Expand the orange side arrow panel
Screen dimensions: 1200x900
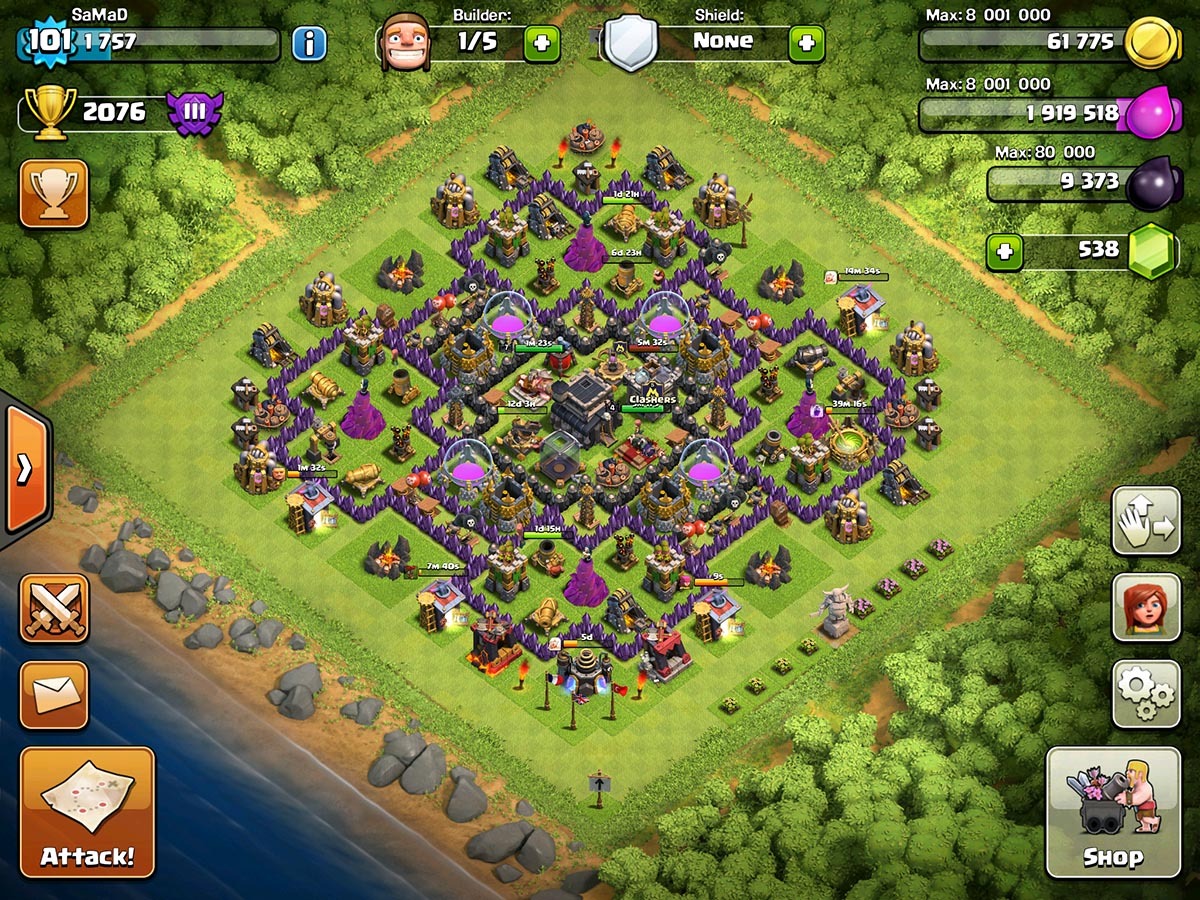pos(24,468)
